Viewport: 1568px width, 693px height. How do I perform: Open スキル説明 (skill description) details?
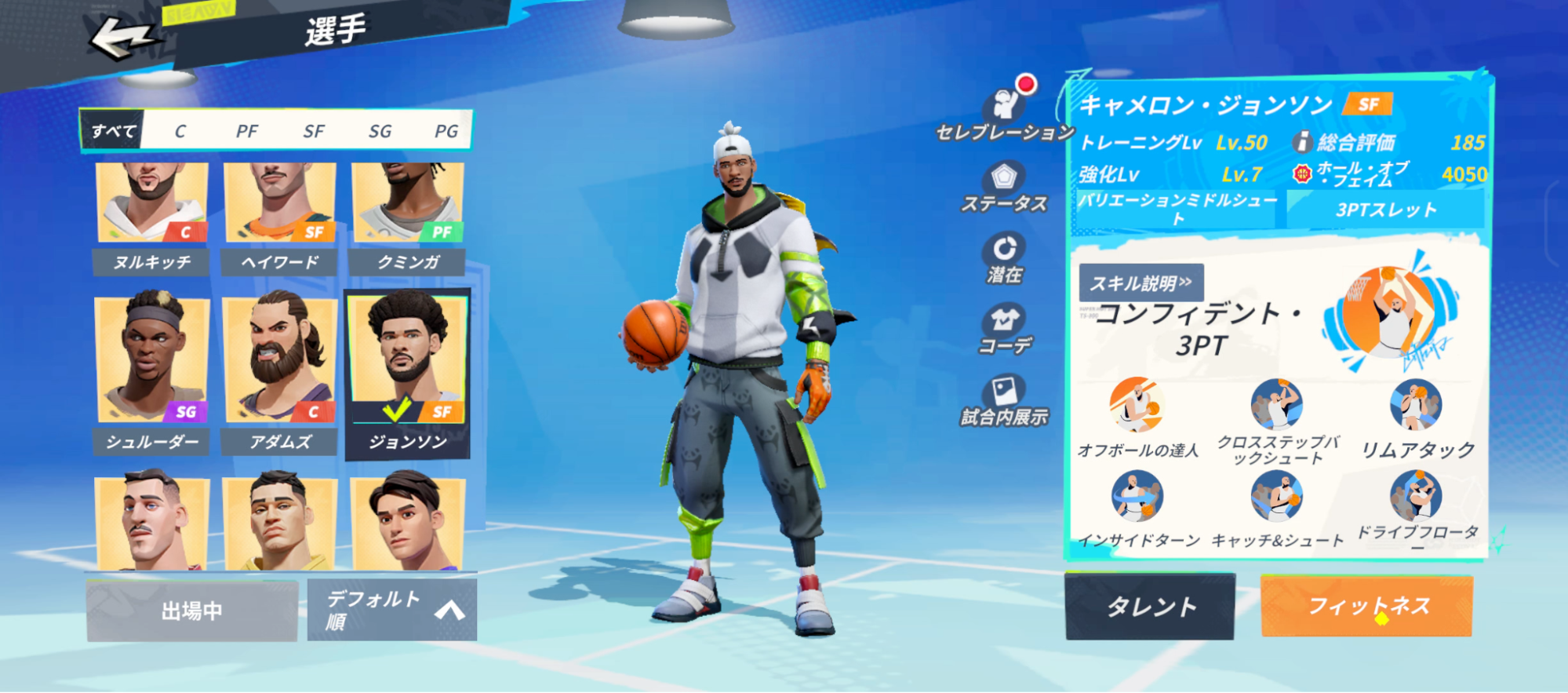click(1143, 283)
